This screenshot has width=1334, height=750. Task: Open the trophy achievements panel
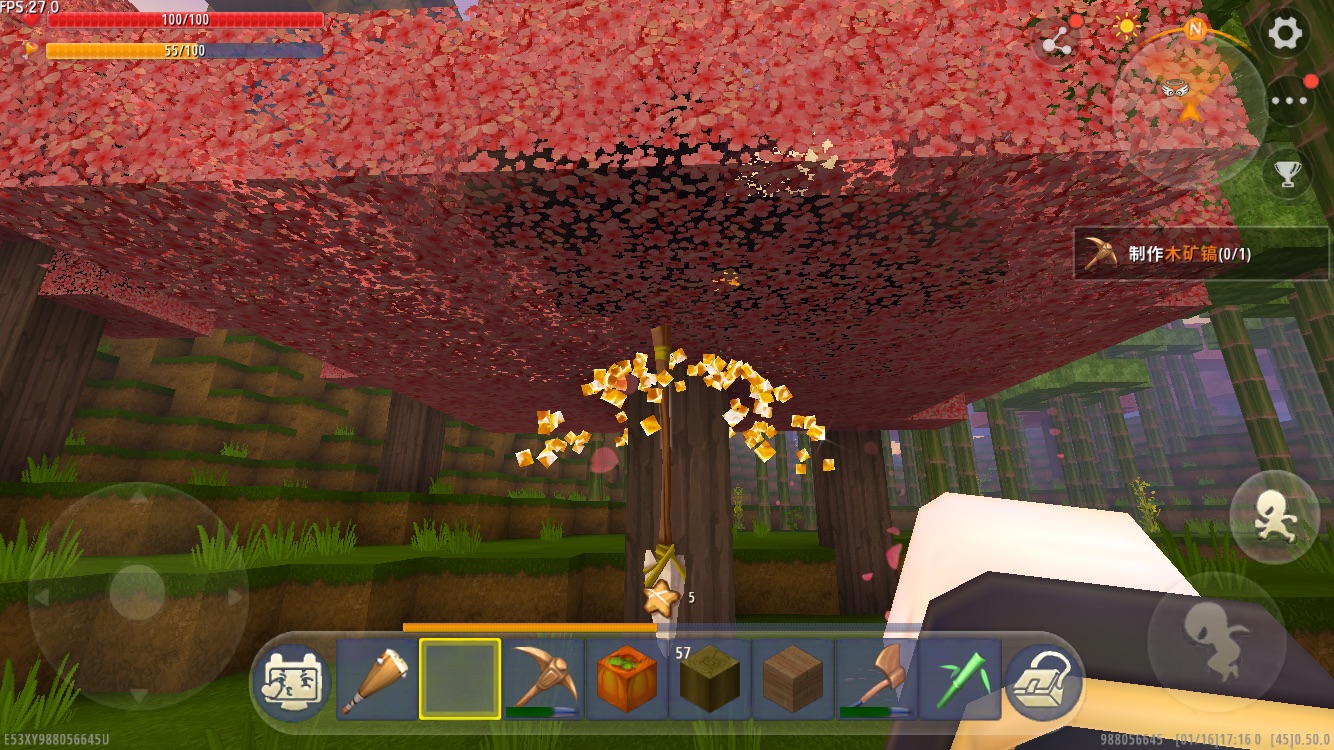pyautogui.click(x=1288, y=174)
